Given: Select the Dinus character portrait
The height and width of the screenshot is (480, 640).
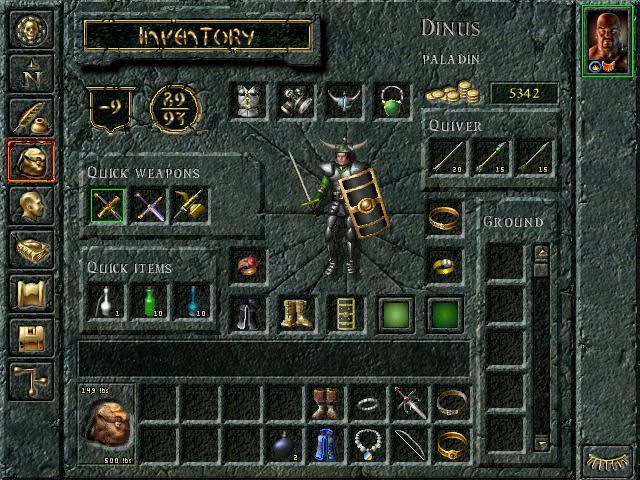Looking at the screenshot, I should click(x=609, y=40).
